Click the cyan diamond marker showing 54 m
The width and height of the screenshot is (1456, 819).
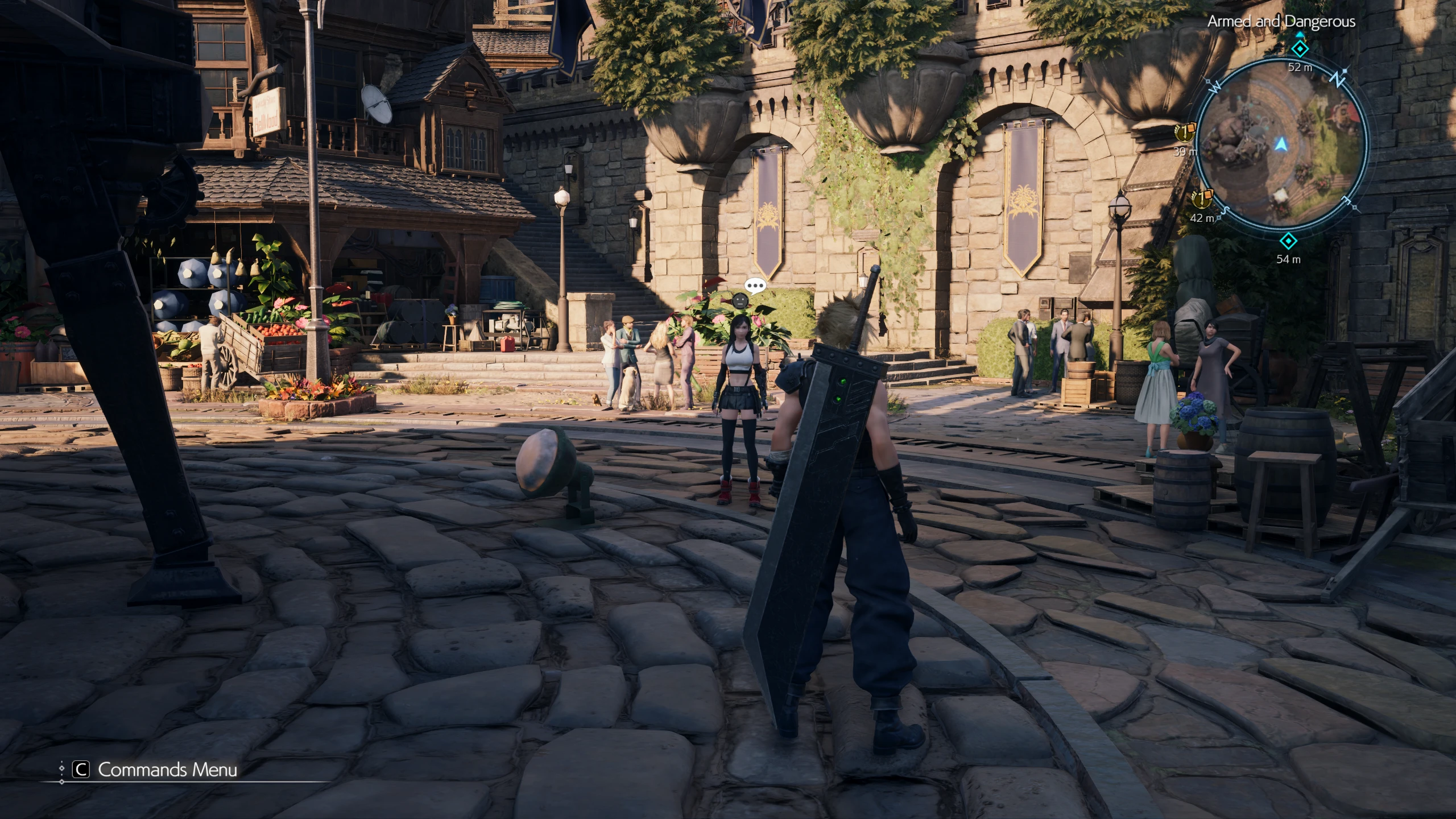[1288, 241]
